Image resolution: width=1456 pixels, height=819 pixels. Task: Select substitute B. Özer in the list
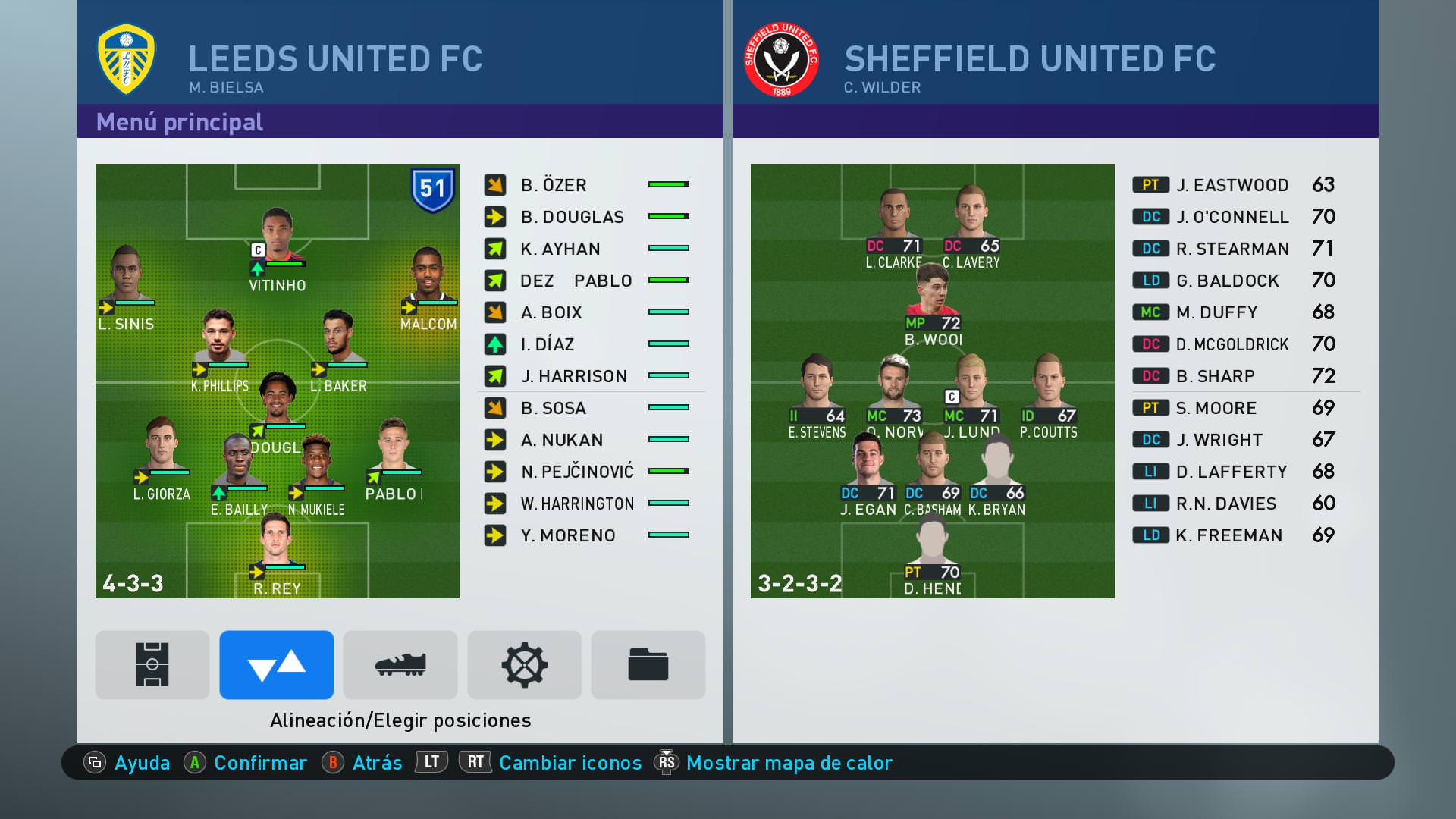[x=554, y=185]
